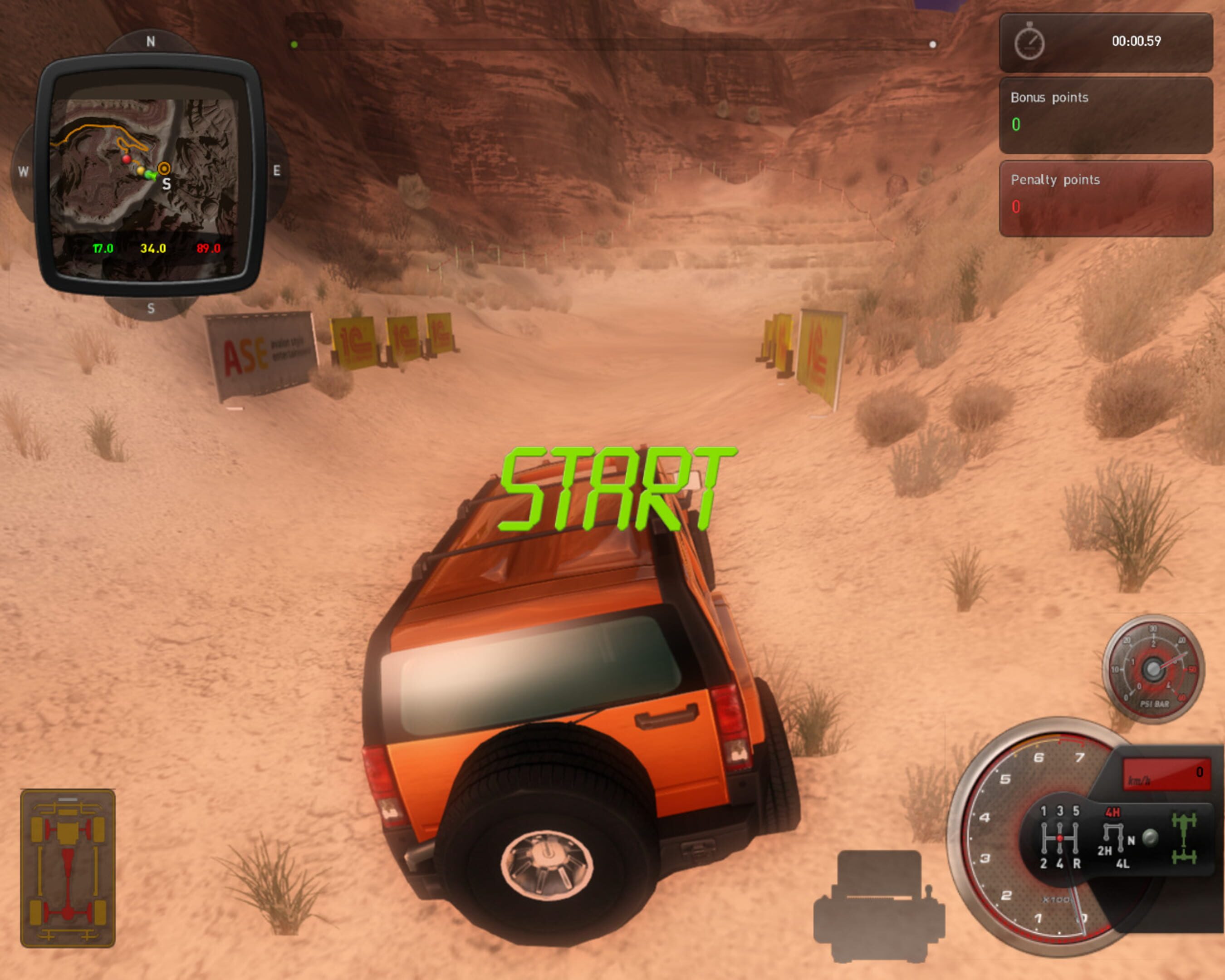Click the white end dot on the track progress bar
The image size is (1225, 980).
pyautogui.click(x=932, y=44)
